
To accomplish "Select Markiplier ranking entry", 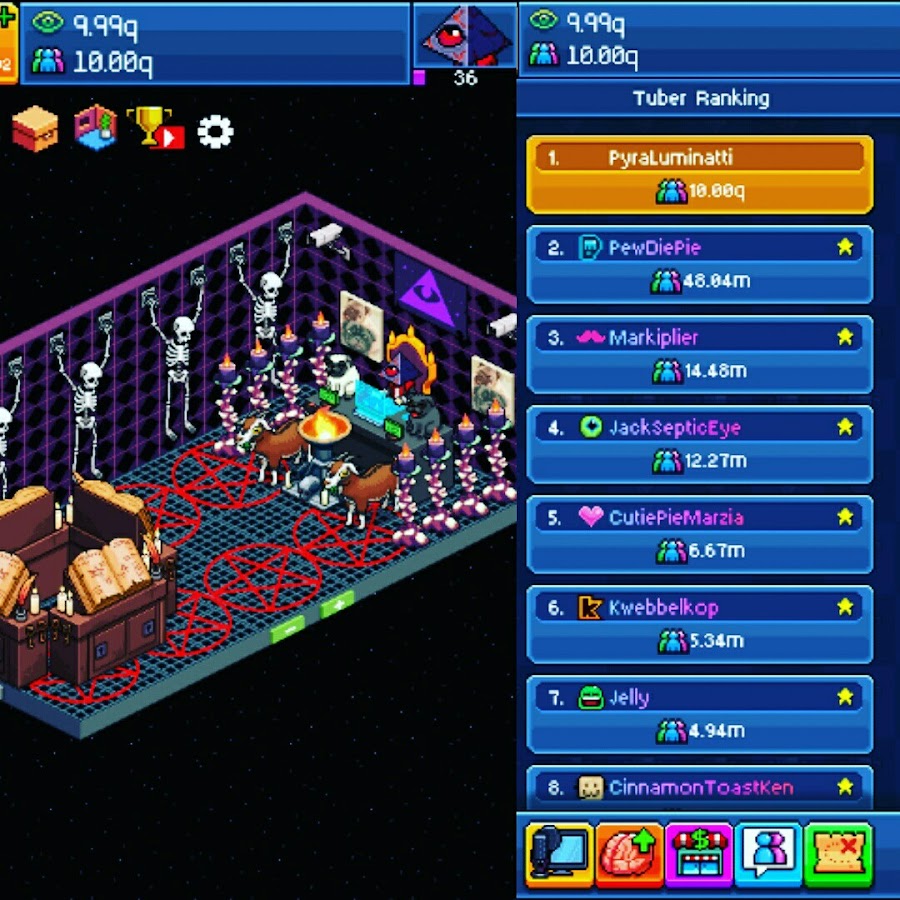I will pos(699,354).
